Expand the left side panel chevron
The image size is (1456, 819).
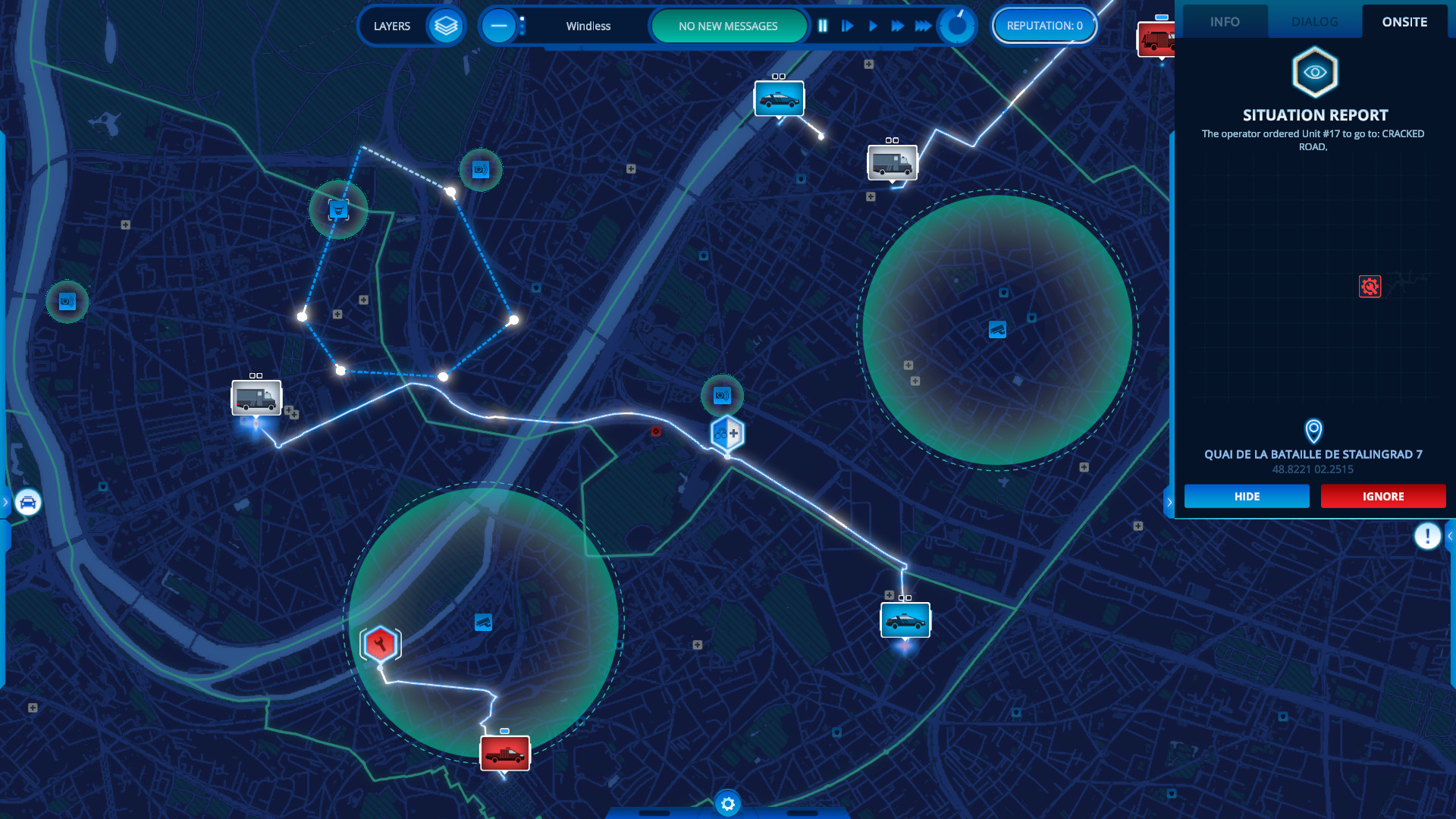pos(6,501)
